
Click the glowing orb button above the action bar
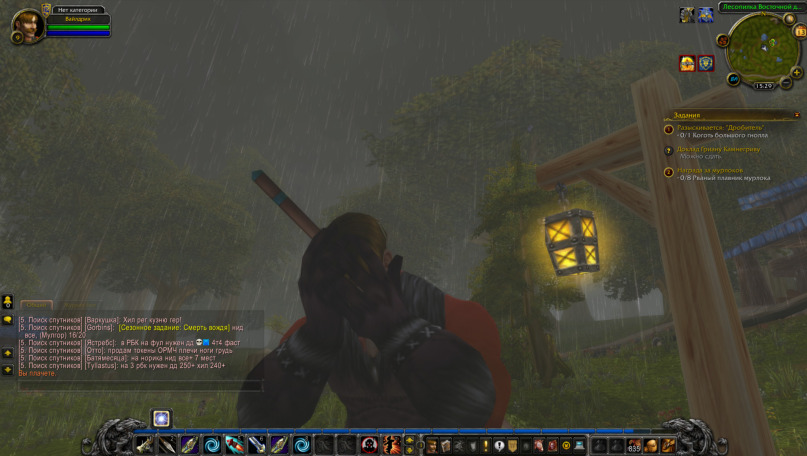[x=161, y=418]
